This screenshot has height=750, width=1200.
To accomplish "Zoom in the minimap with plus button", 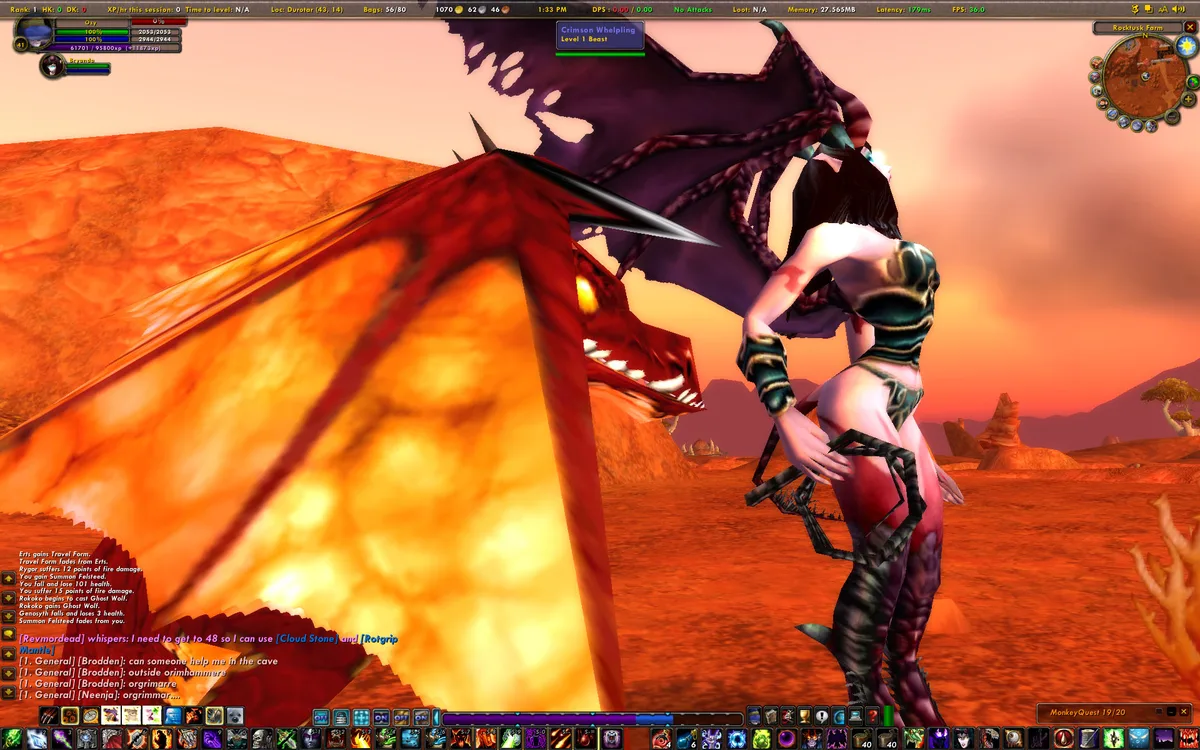I will [x=1188, y=99].
